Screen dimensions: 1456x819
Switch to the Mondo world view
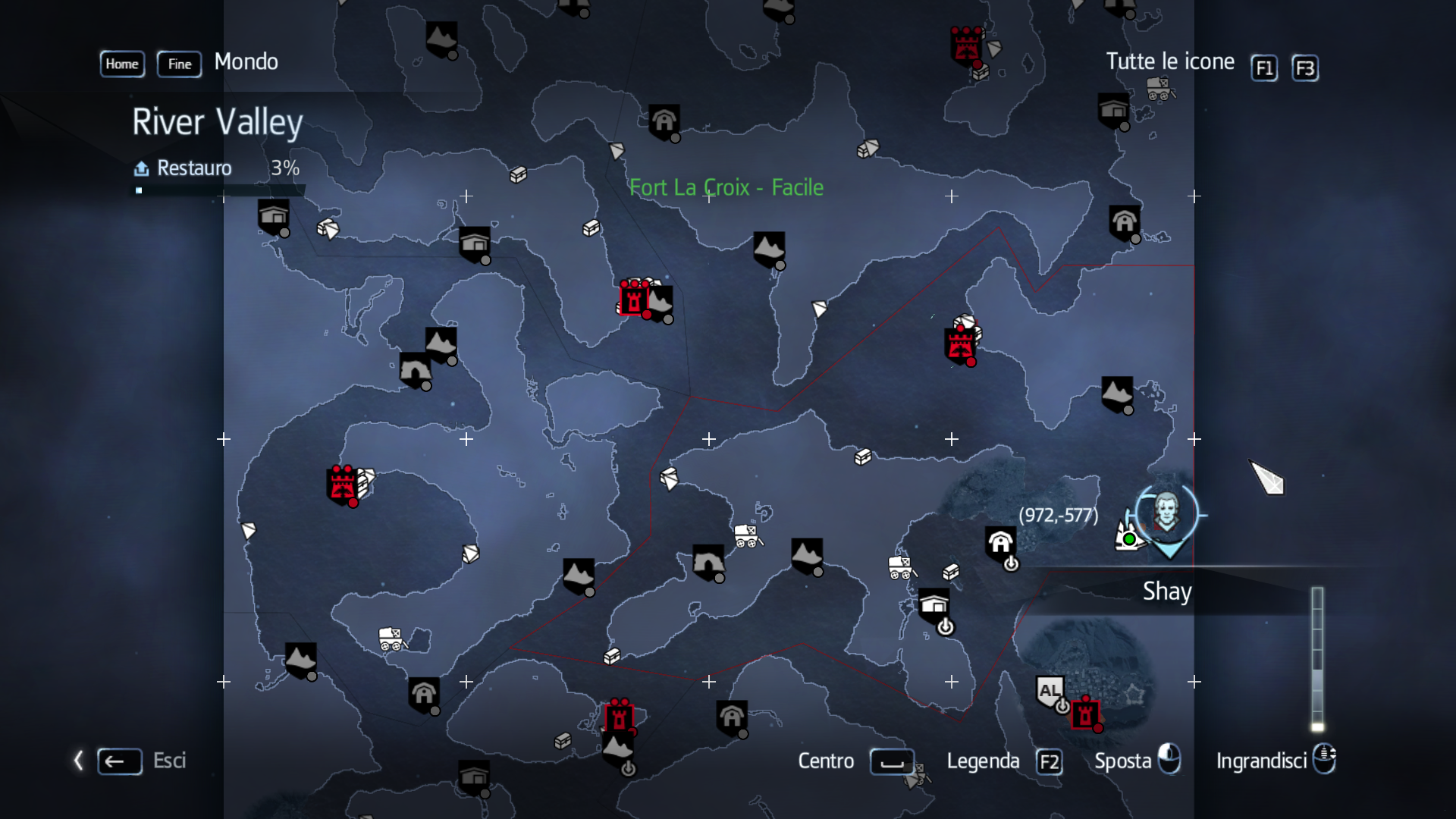(x=246, y=61)
